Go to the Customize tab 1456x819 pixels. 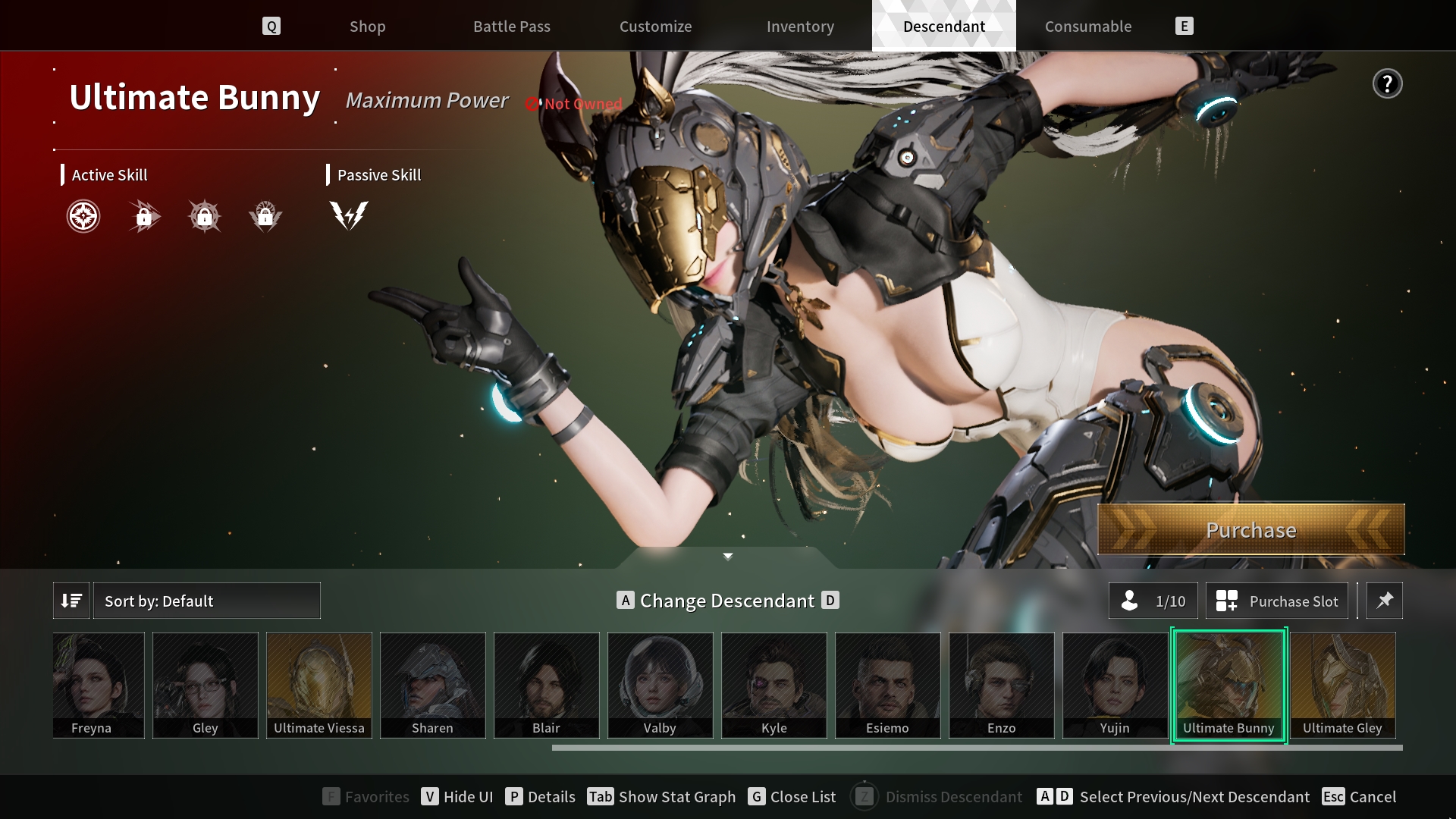pos(655,27)
